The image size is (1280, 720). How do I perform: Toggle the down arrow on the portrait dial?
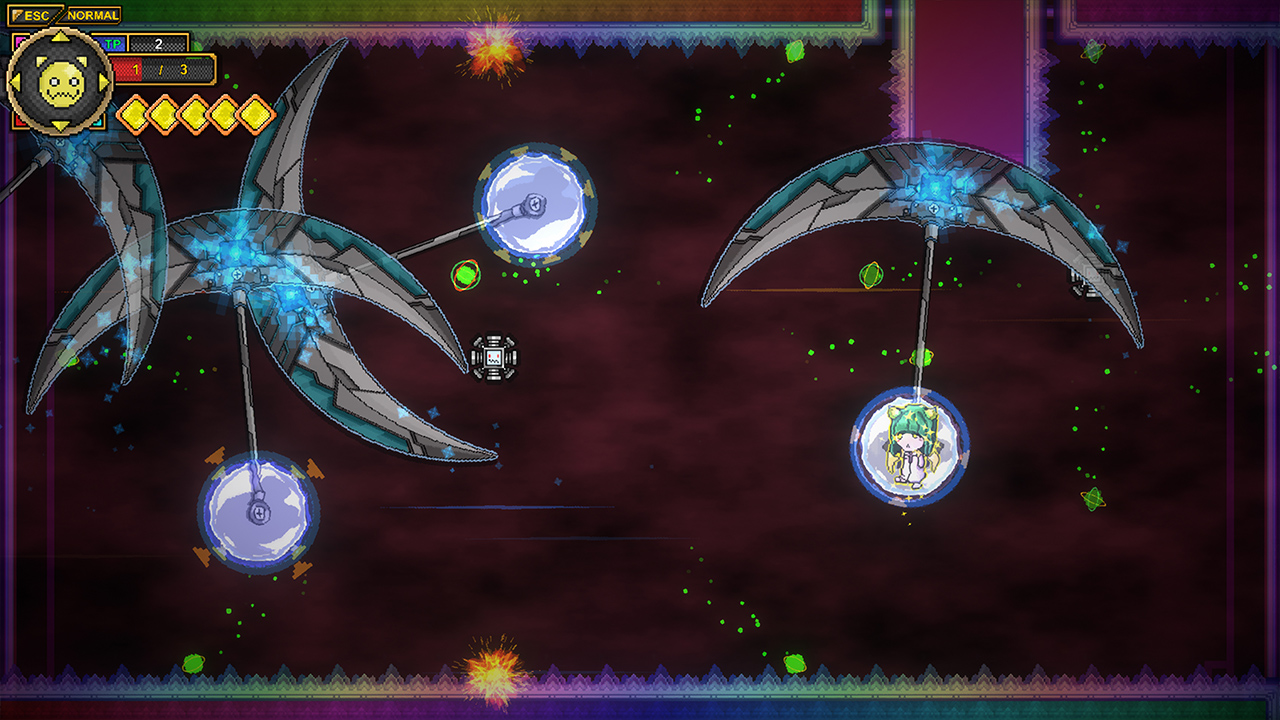click(60, 124)
